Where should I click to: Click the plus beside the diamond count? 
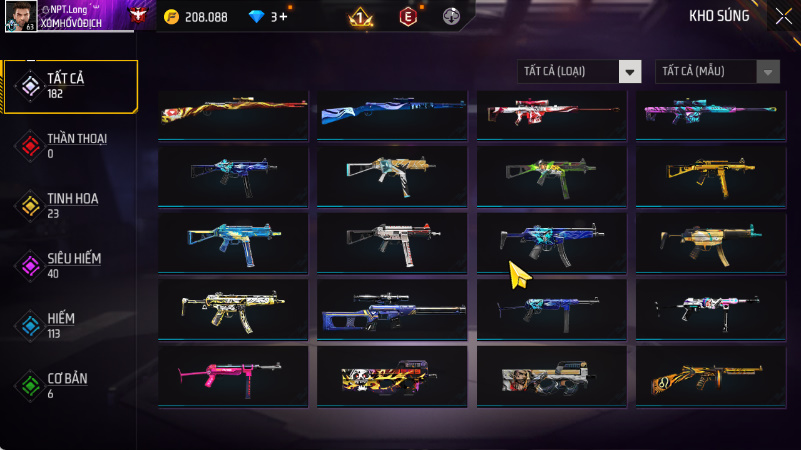pyautogui.click(x=284, y=17)
